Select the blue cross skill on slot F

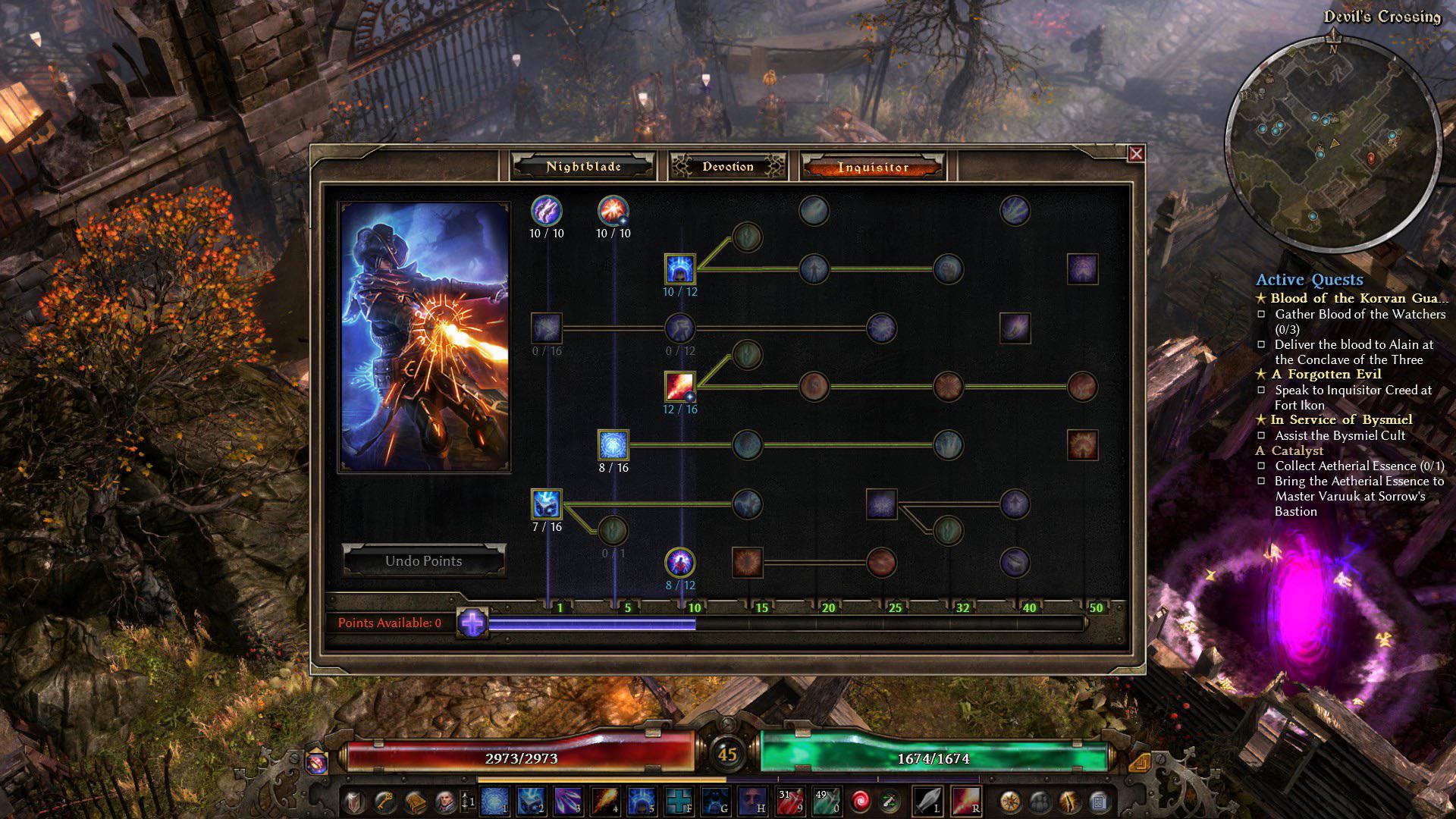pyautogui.click(x=679, y=801)
